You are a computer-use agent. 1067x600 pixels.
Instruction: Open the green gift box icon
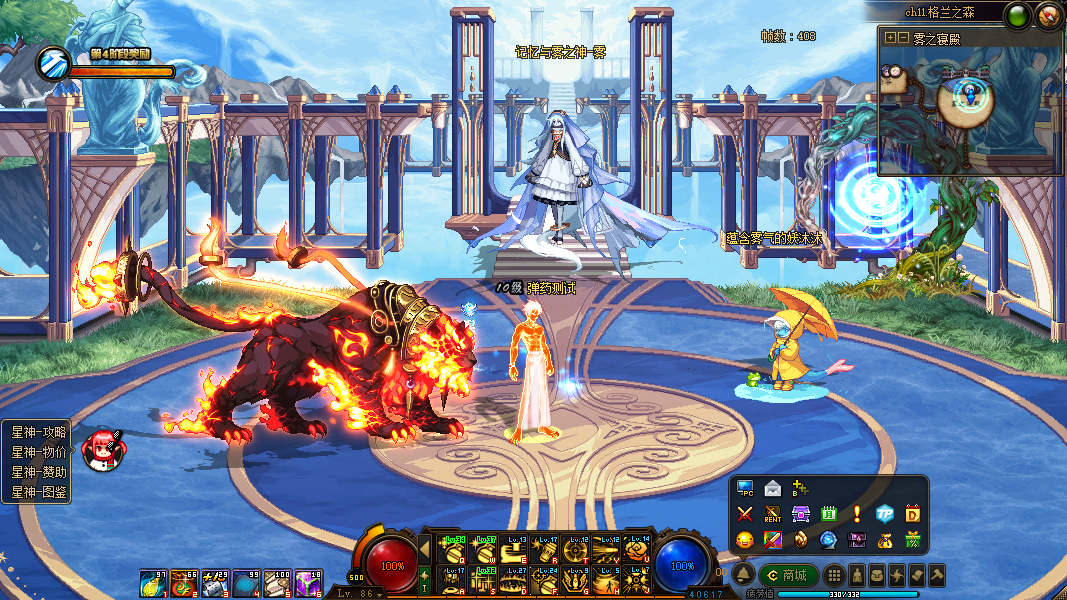pos(912,540)
